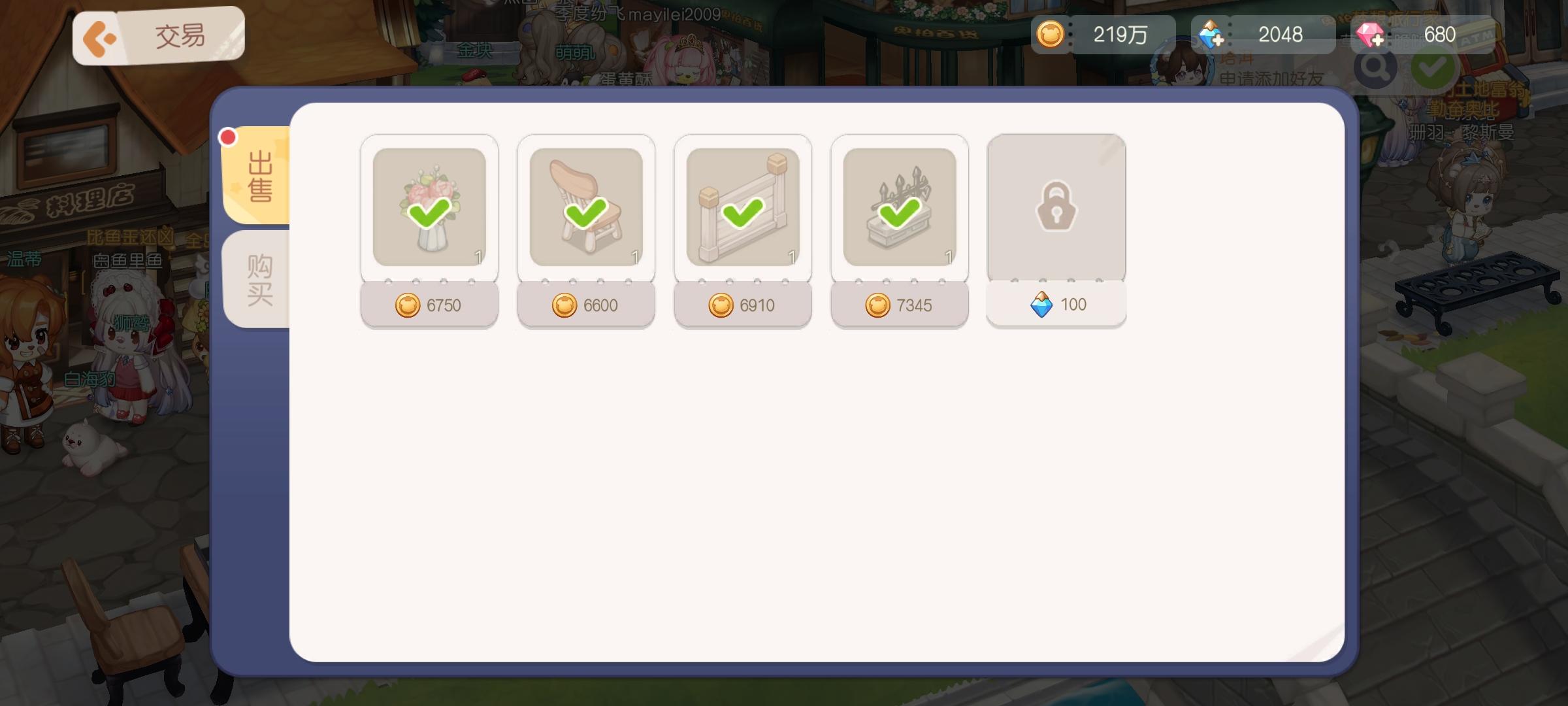Tap the diamond add button beside 680
1568x706 pixels.
click(1380, 41)
